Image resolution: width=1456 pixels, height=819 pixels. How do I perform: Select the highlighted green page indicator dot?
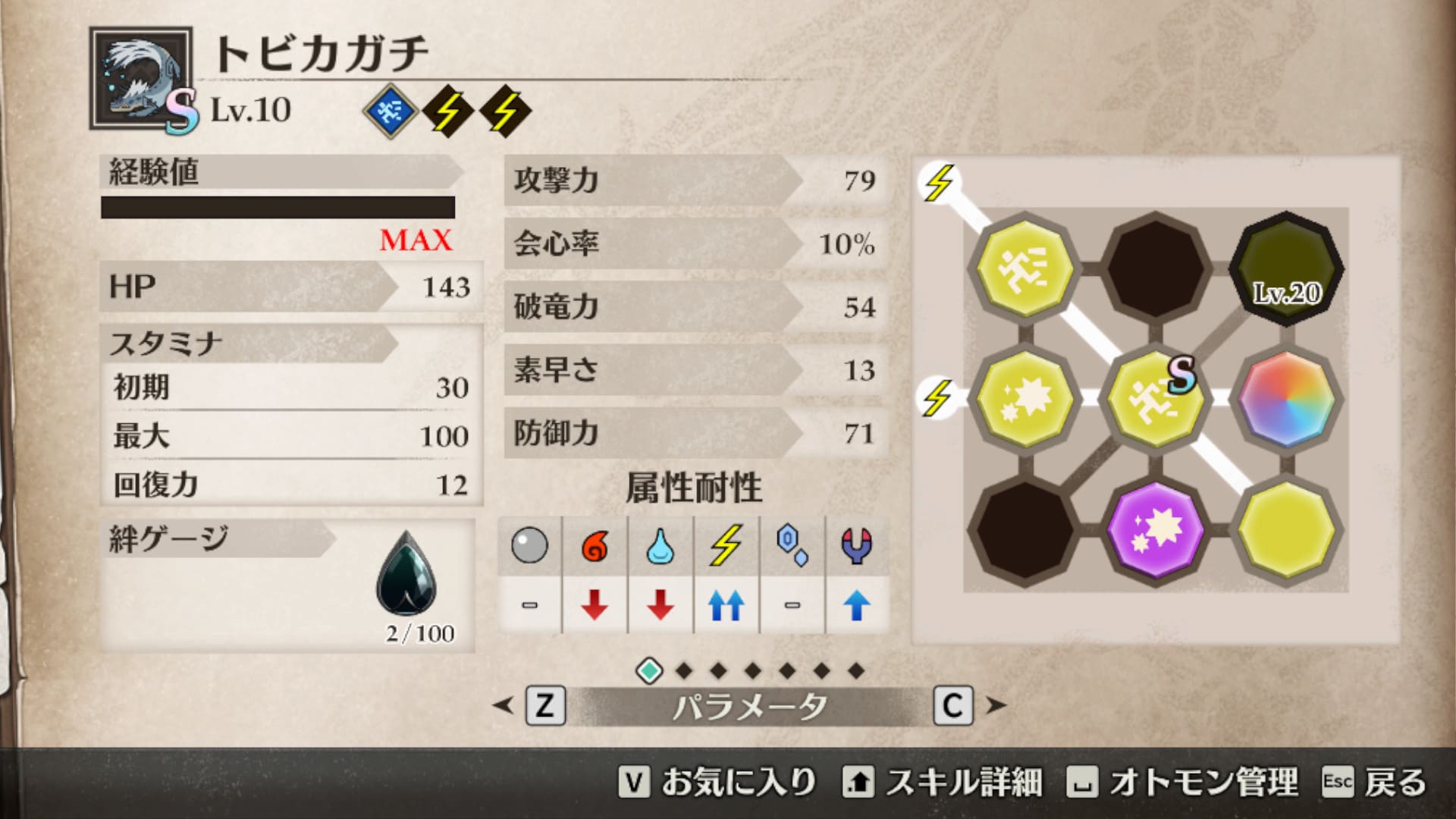(649, 670)
